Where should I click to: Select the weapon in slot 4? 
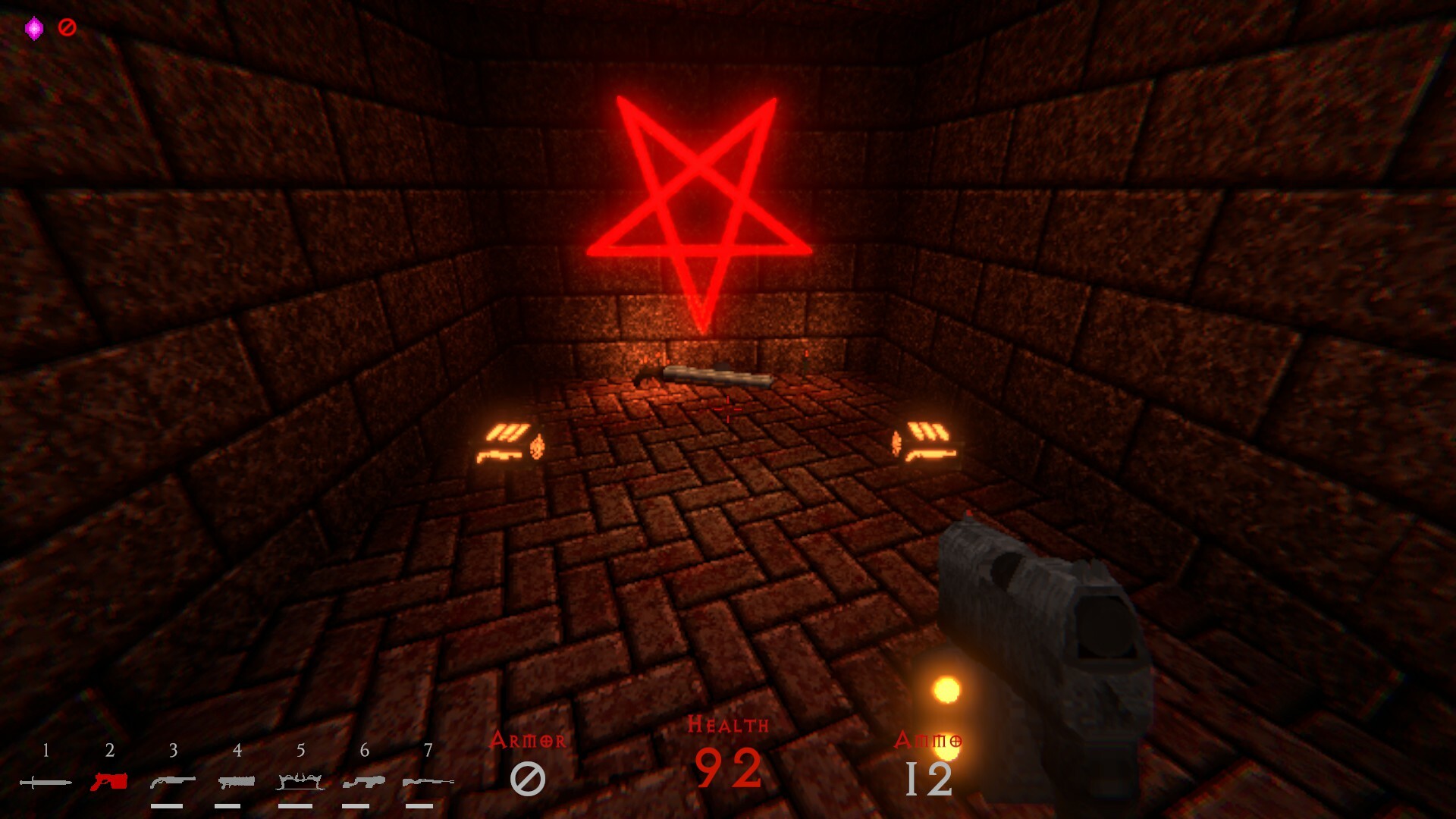click(x=237, y=781)
